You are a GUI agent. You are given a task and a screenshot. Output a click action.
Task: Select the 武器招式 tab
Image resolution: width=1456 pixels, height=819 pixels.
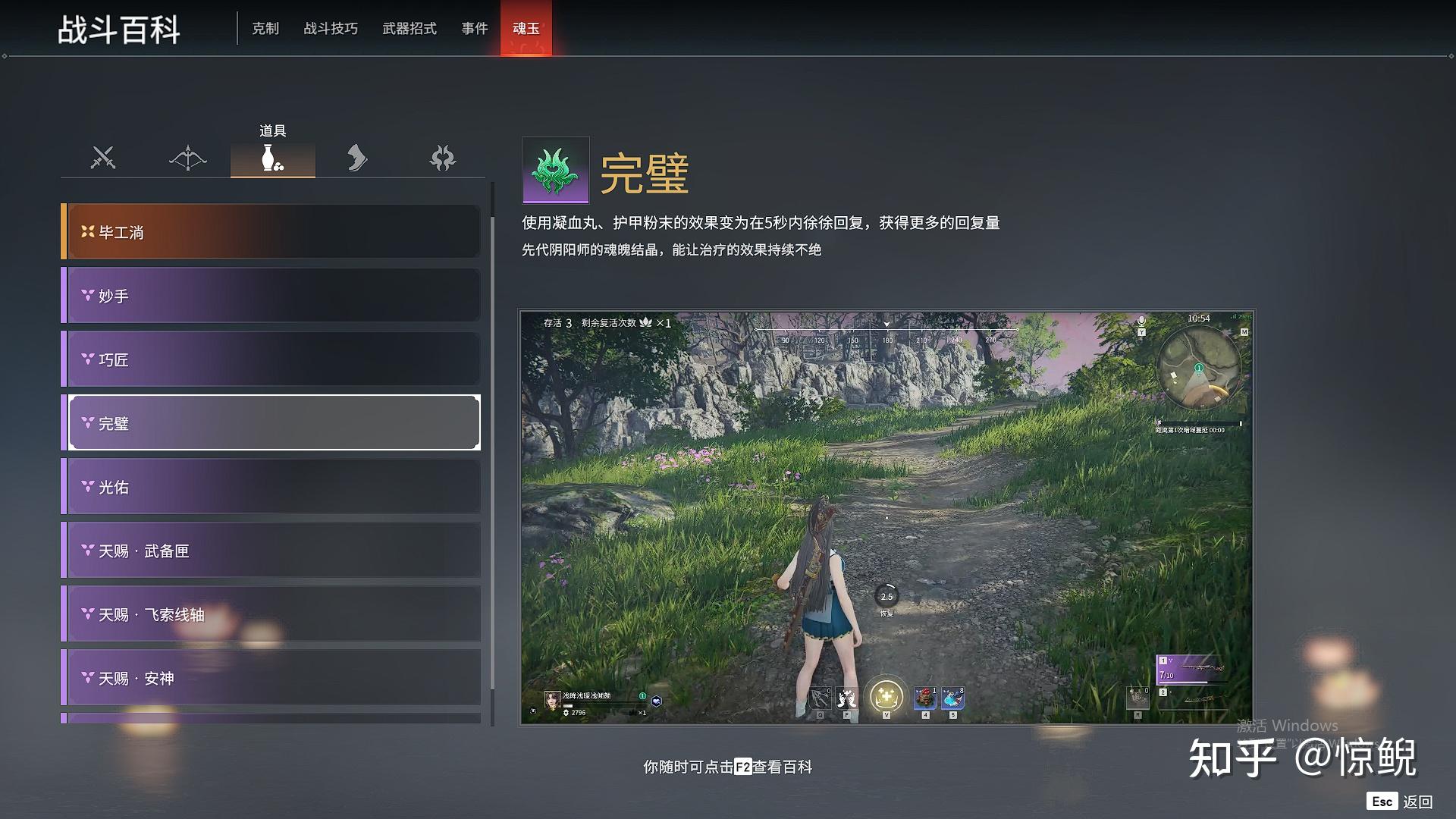409,29
